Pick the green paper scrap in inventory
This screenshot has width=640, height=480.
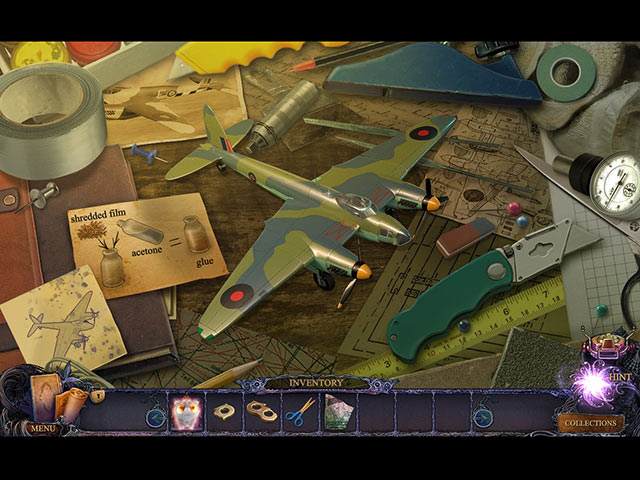pos(337,412)
